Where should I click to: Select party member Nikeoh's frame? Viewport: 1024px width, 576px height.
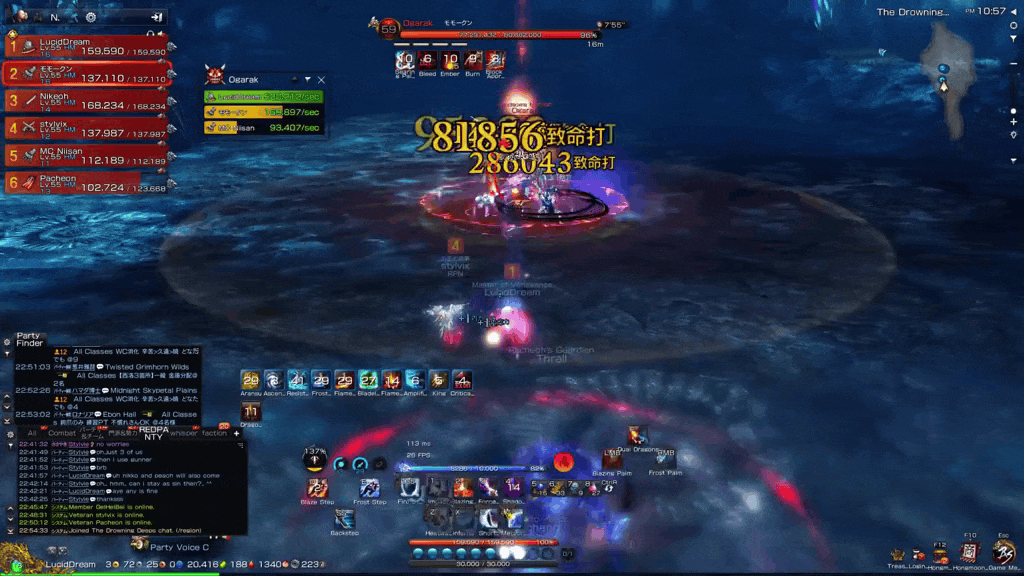tap(88, 101)
